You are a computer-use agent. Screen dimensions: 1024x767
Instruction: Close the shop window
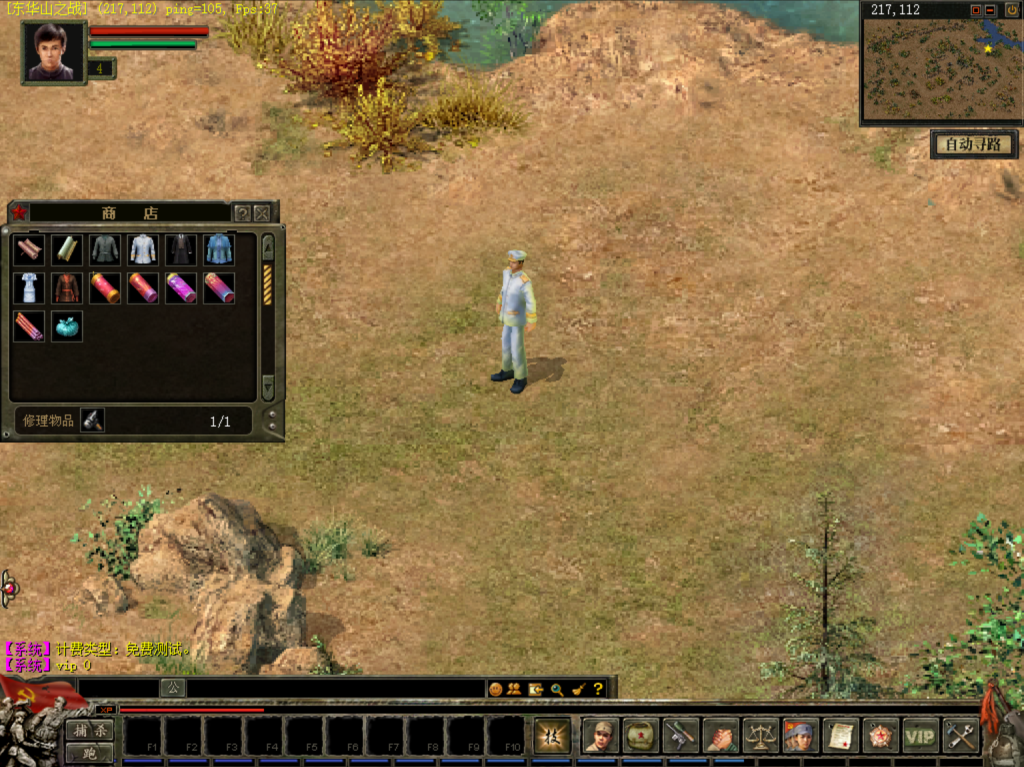pos(262,213)
